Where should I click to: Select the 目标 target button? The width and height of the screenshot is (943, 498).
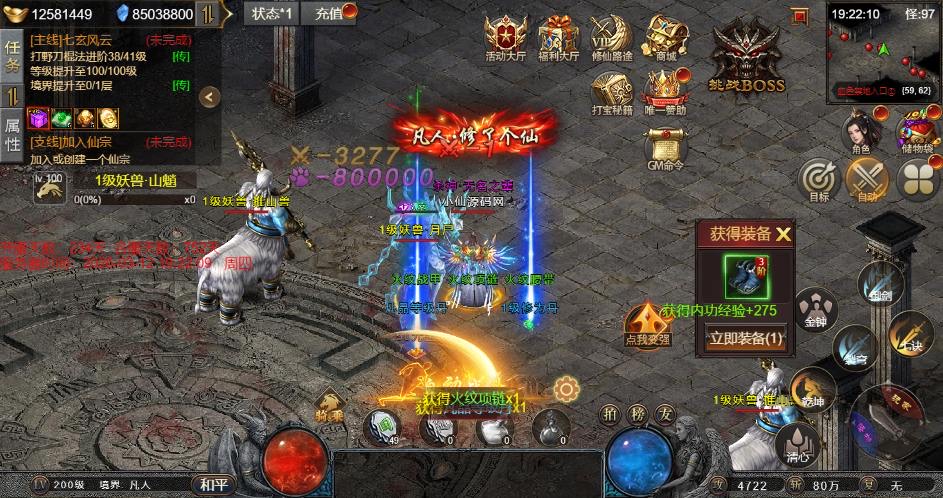click(x=819, y=180)
